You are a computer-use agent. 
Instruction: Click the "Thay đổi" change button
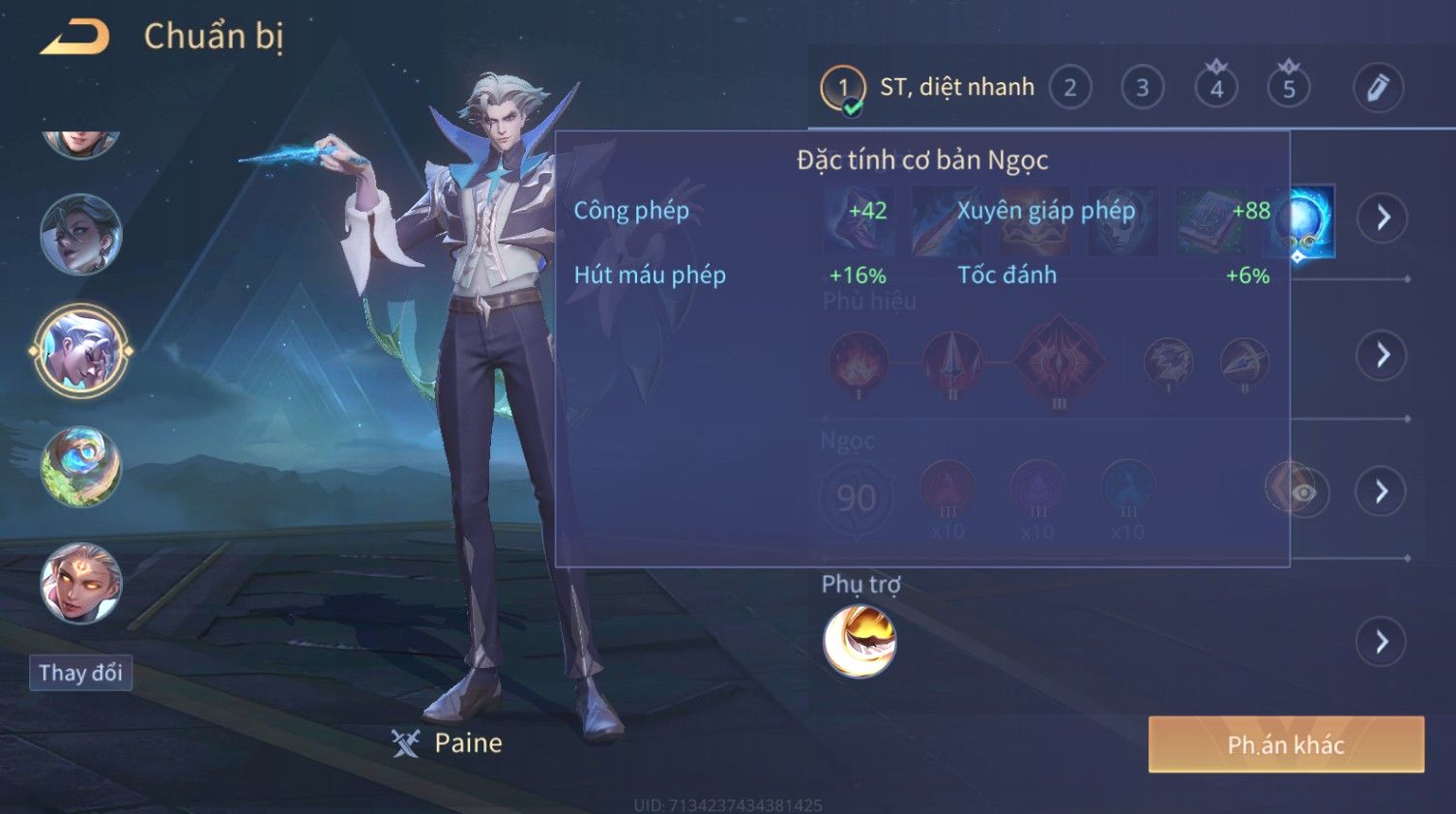tap(80, 673)
